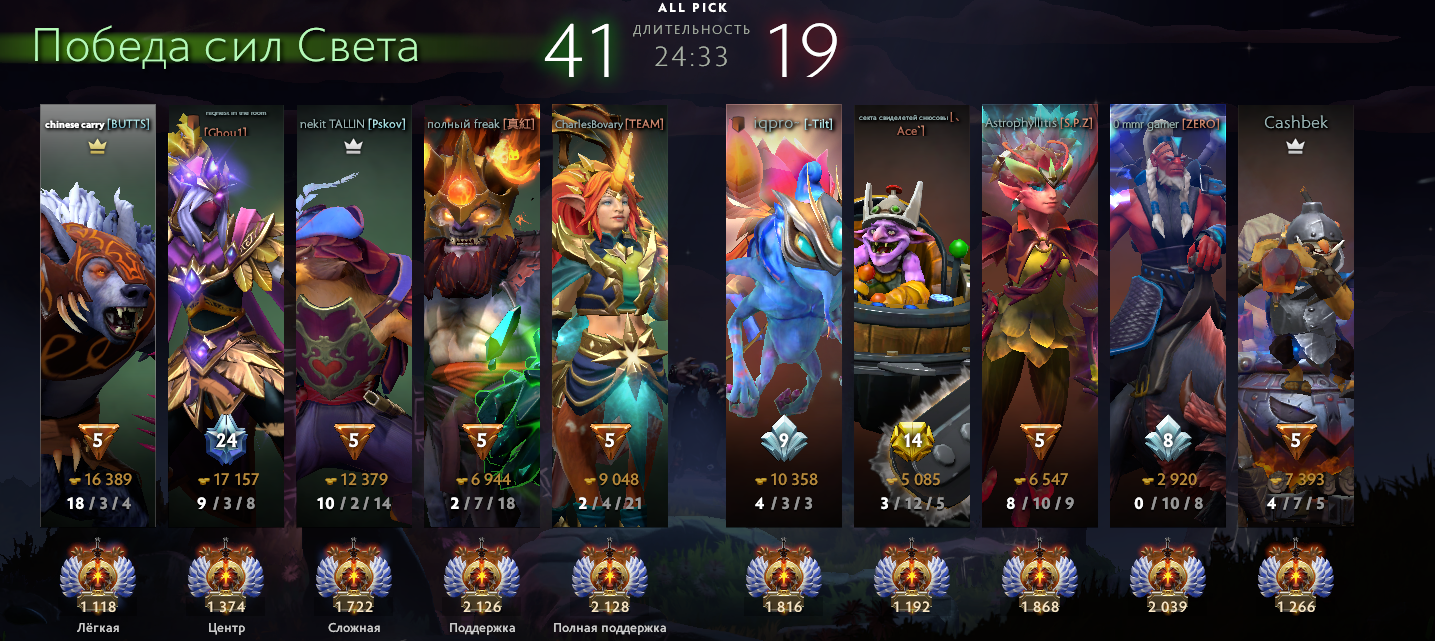Click the rank medal numbered 1 722
The height and width of the screenshot is (641, 1435).
click(x=354, y=573)
